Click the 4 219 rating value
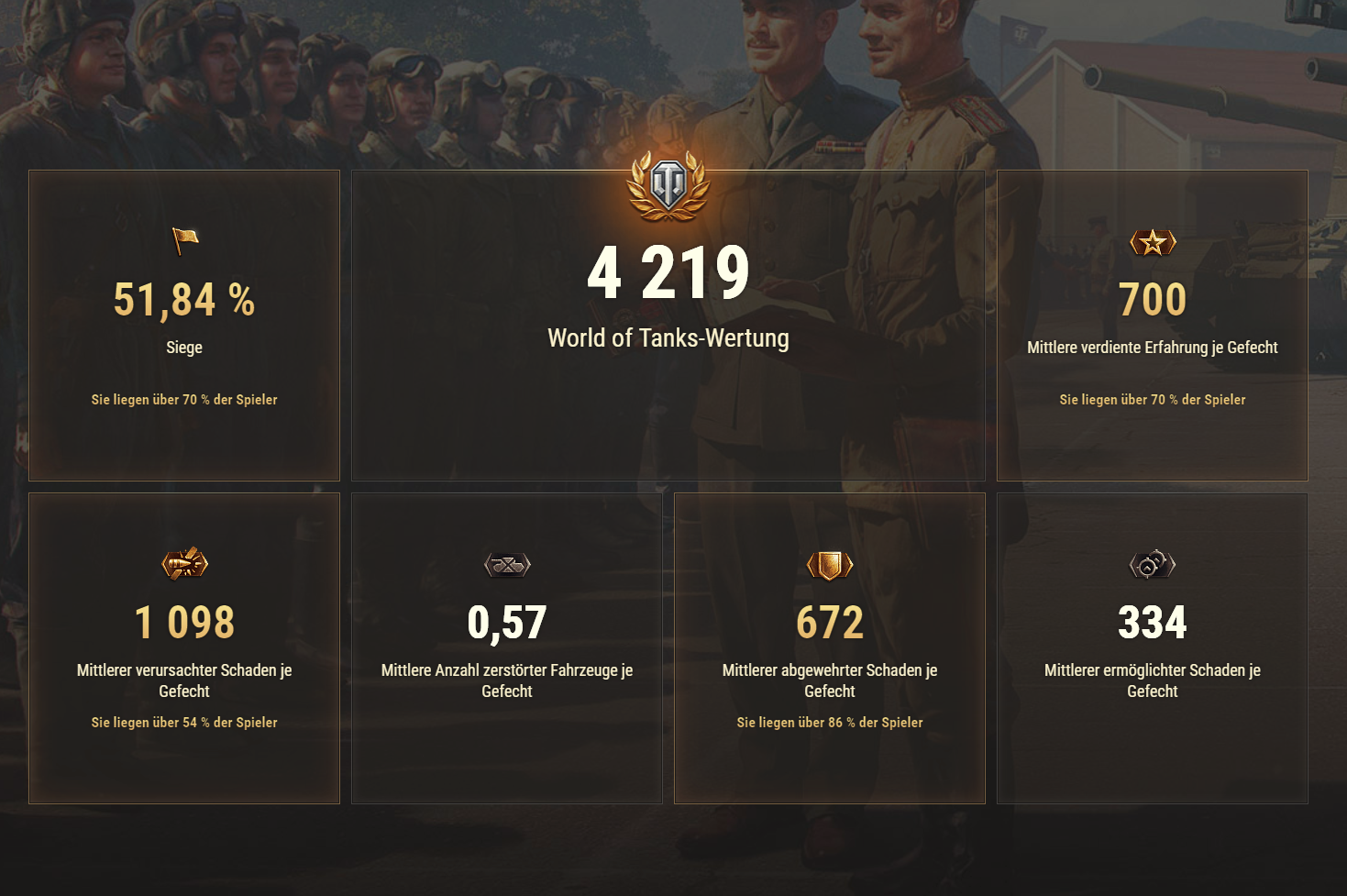This screenshot has height=896, width=1347. (x=668, y=271)
